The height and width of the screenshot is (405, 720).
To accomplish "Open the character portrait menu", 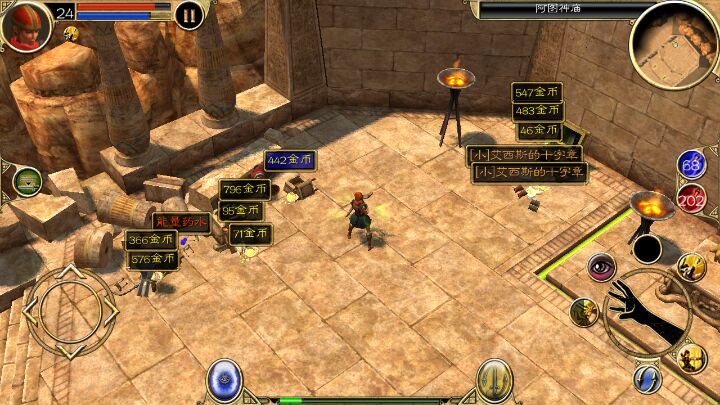I will click(x=26, y=25).
